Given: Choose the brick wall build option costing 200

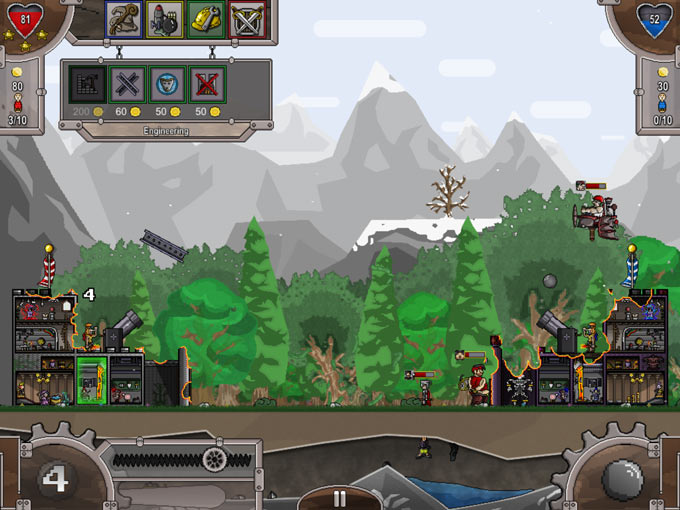Looking at the screenshot, I should click(86, 84).
